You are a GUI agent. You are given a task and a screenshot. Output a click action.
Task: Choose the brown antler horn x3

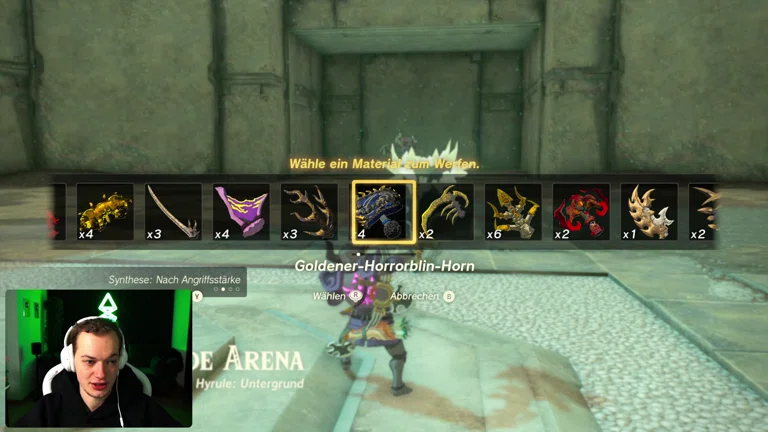pos(309,211)
